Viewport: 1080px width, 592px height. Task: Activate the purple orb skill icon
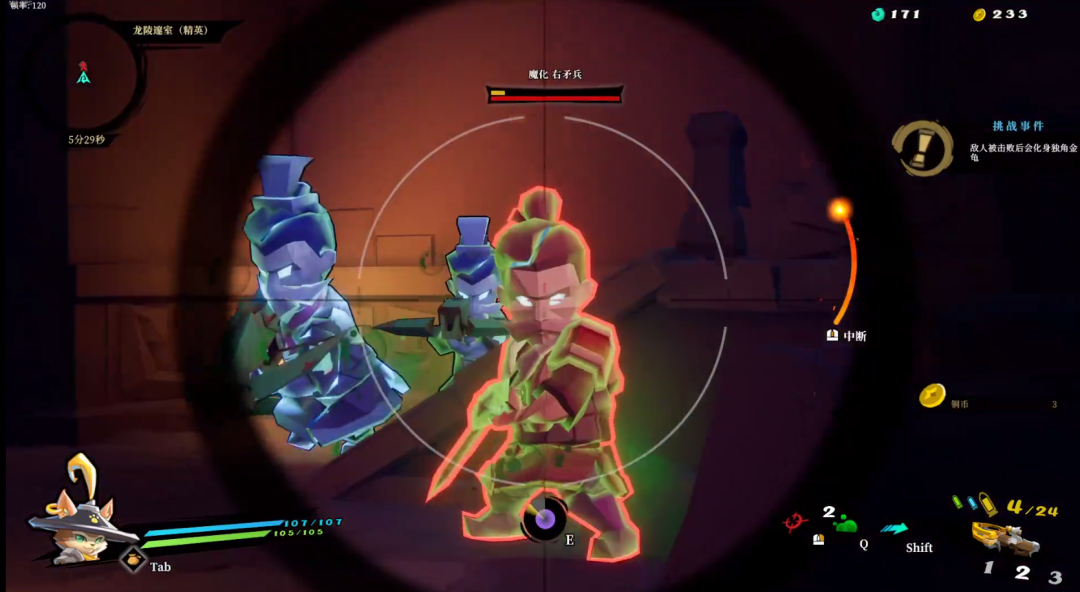(x=545, y=519)
